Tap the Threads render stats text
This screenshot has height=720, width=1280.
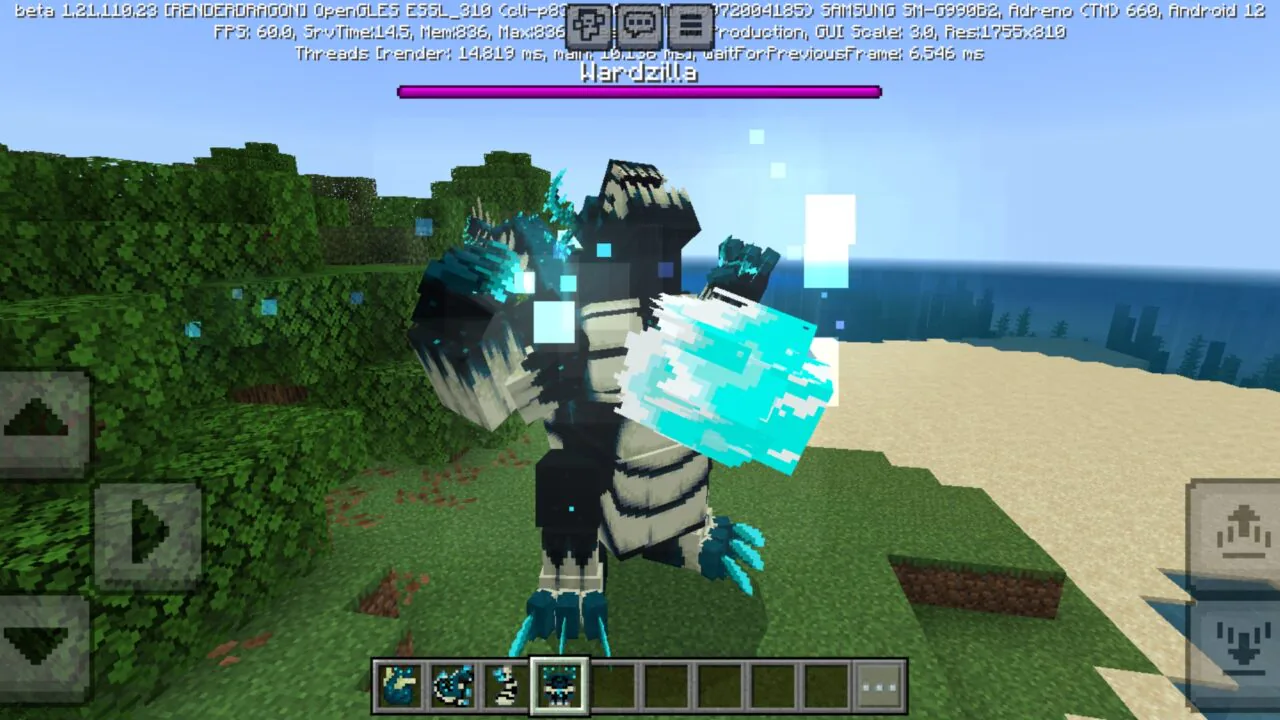tap(638, 53)
